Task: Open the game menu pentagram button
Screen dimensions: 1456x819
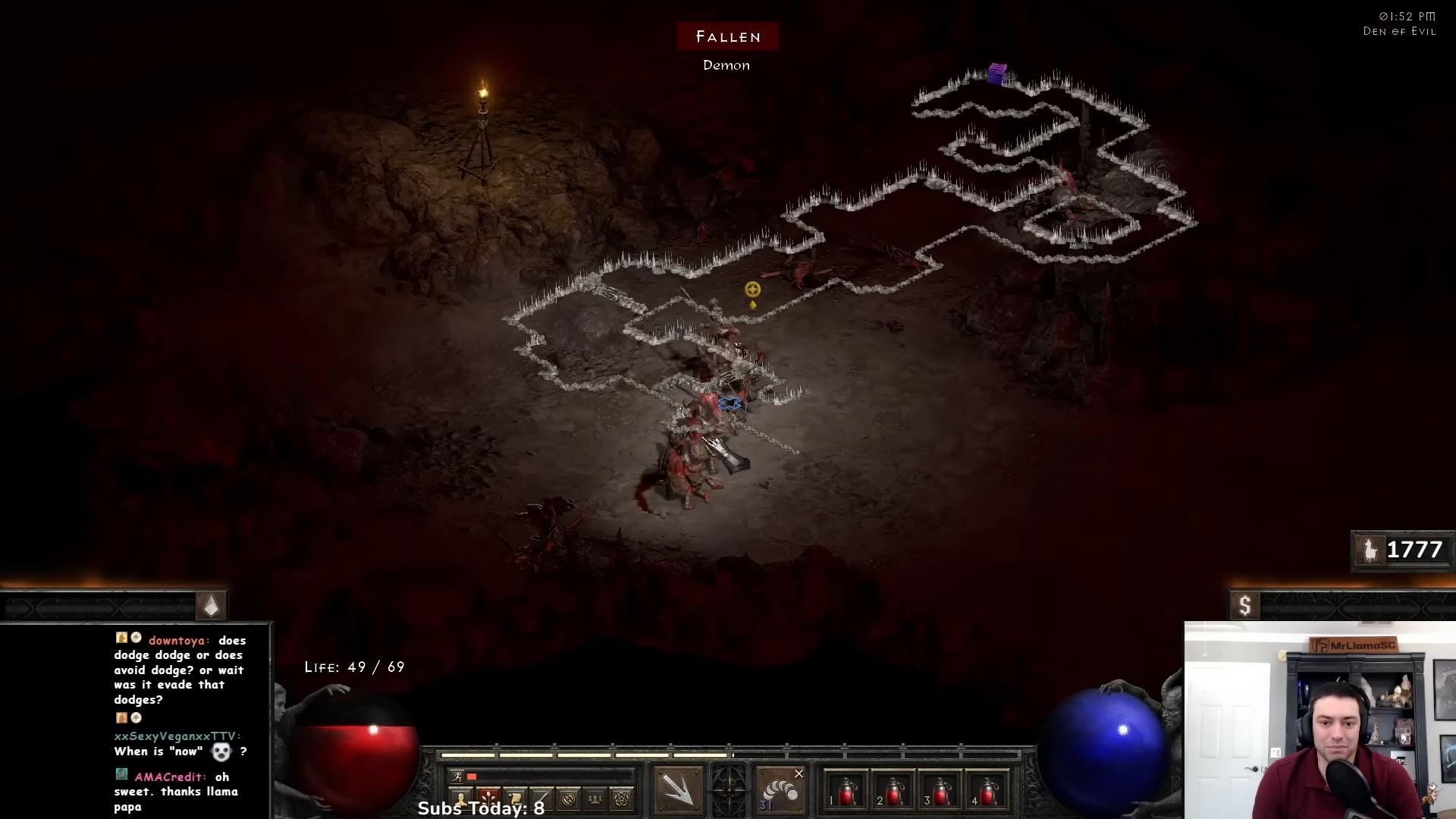Action: 622,799
